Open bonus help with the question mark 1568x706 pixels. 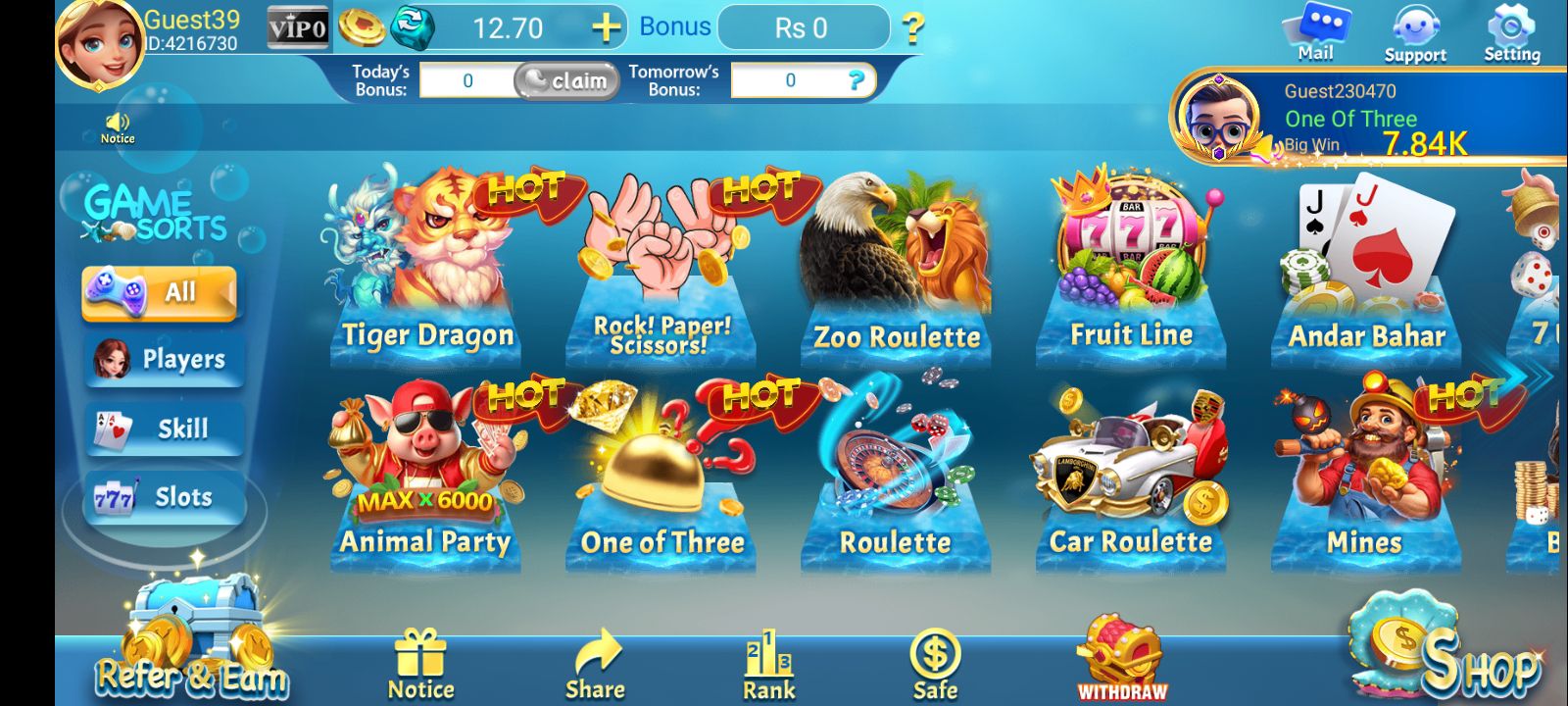click(x=915, y=29)
